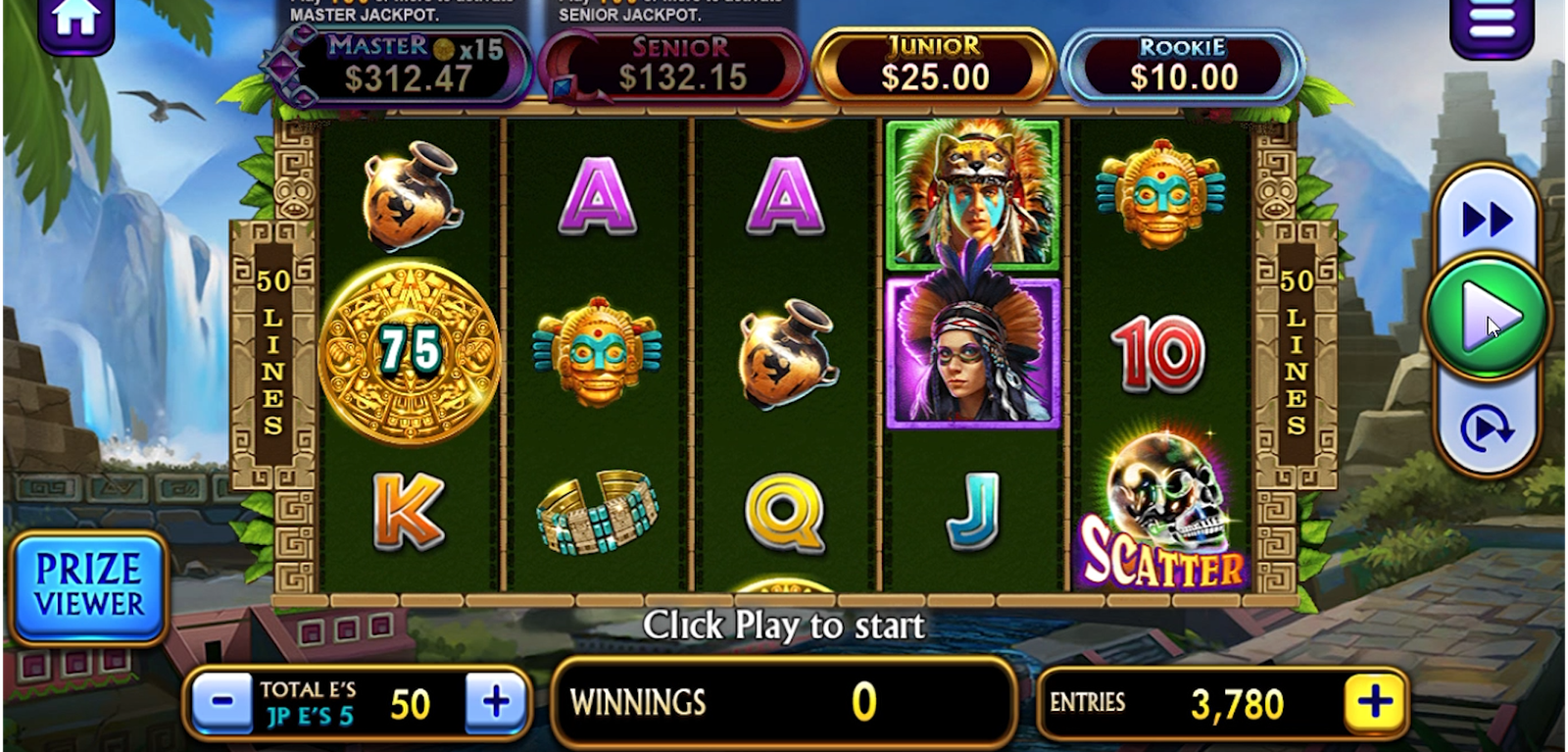
Task: Add more entries with the yellow plus button
Action: (x=1374, y=702)
